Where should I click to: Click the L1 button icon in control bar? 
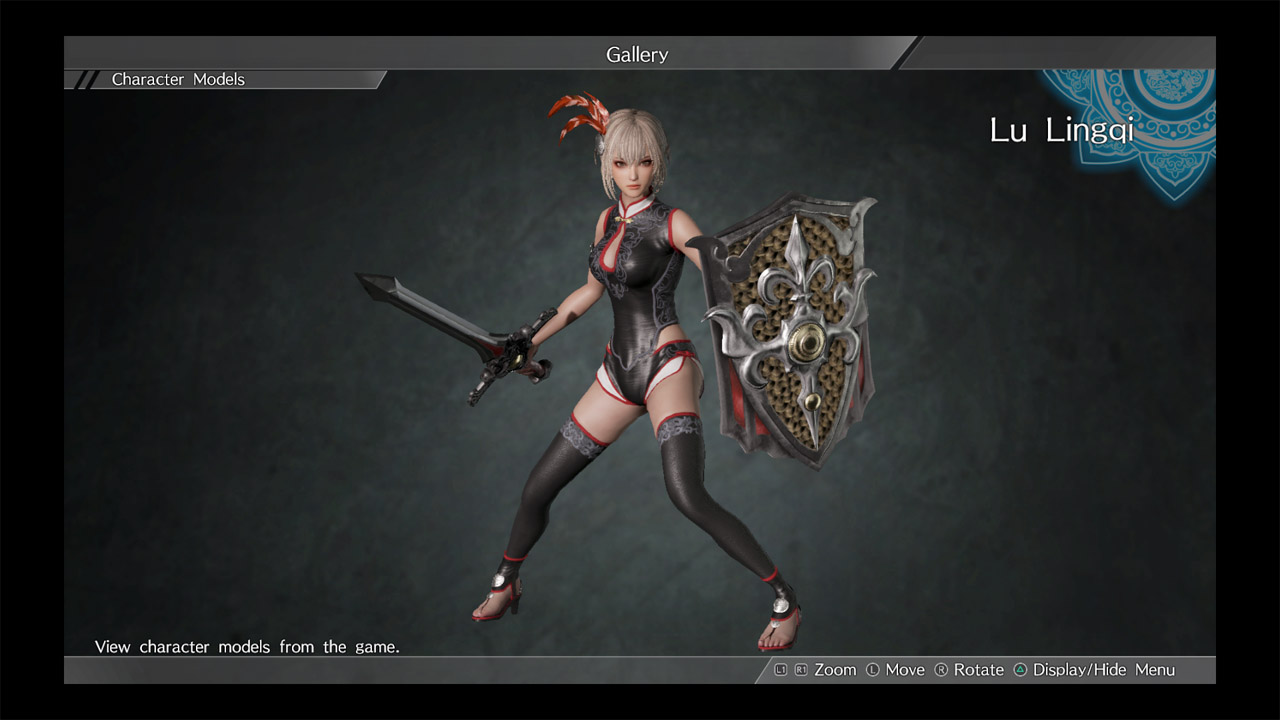781,669
